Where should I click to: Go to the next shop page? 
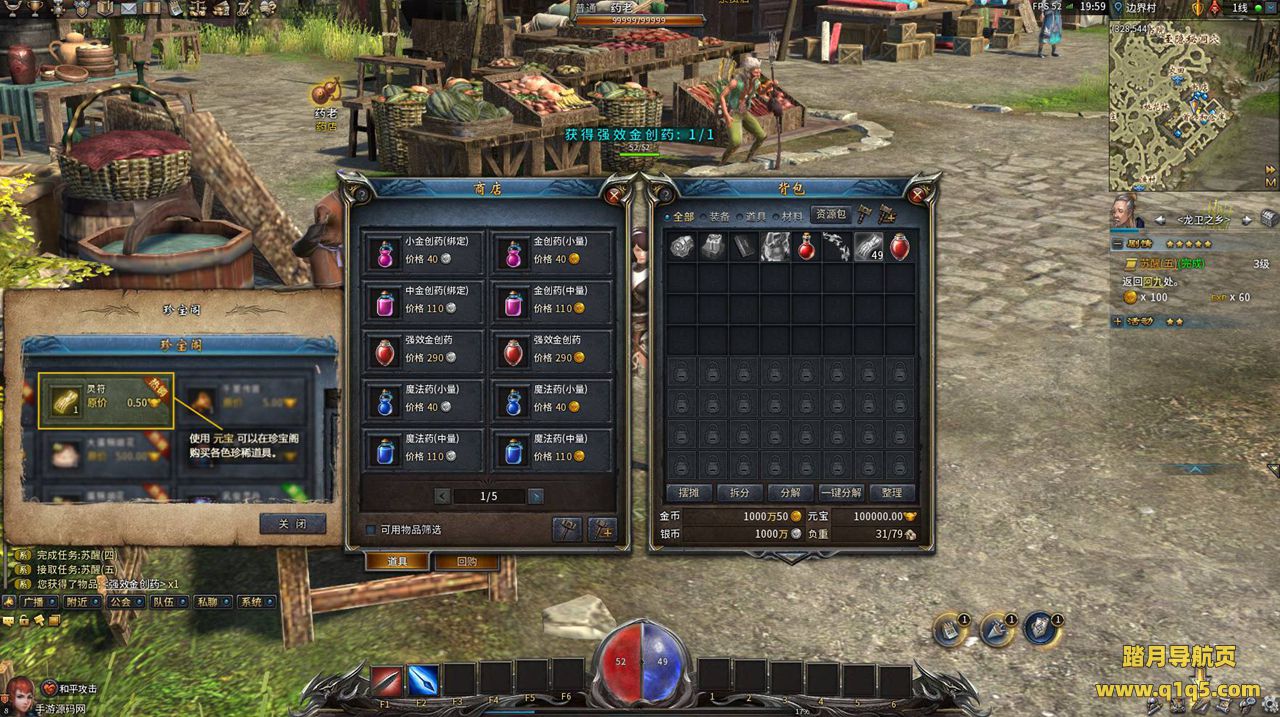coord(536,496)
